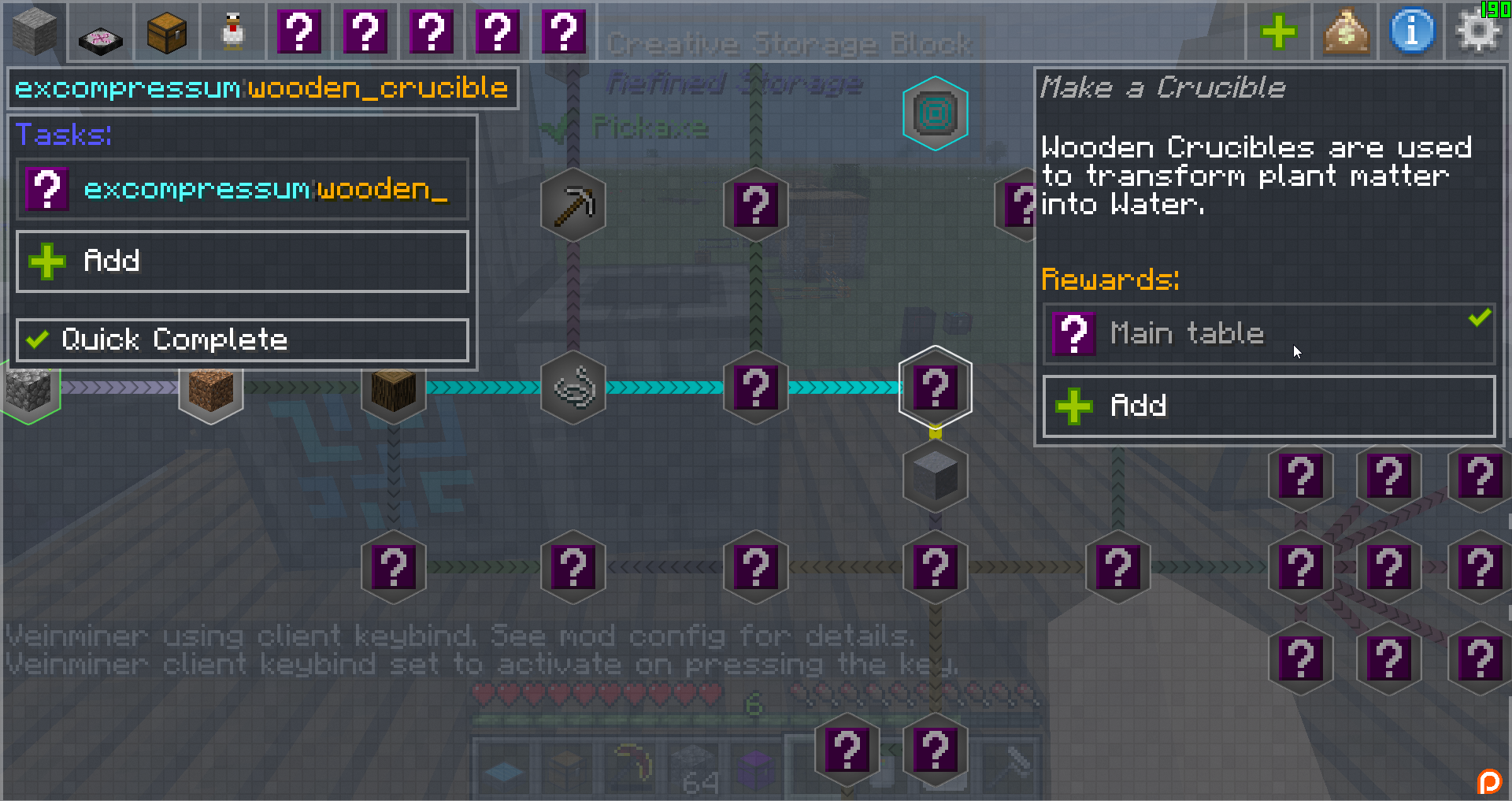Open the wooden chest chapter tab
The width and height of the screenshot is (1512, 801).
[x=167, y=32]
